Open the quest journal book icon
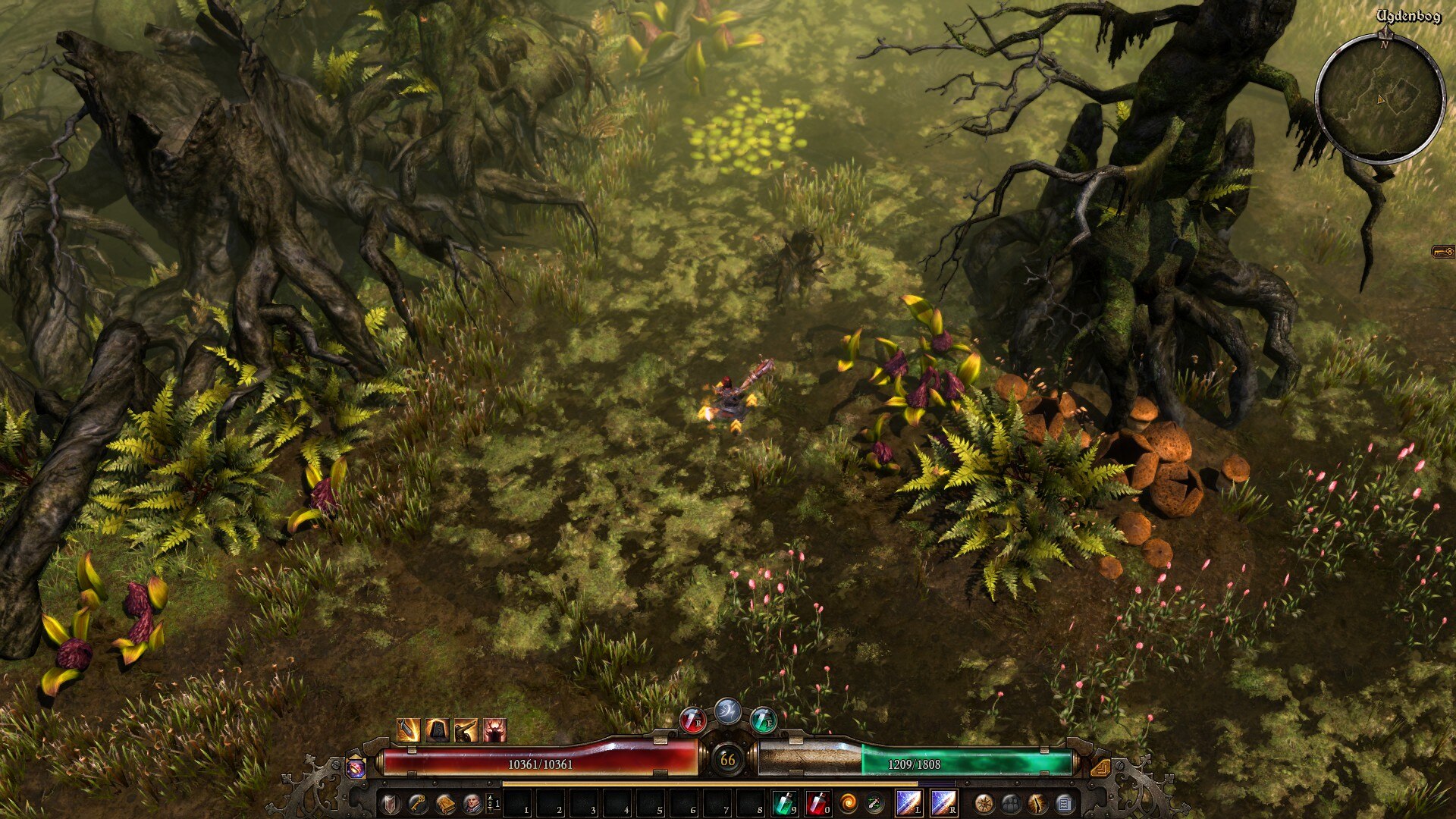This screenshot has width=1456, height=819. tap(444, 803)
